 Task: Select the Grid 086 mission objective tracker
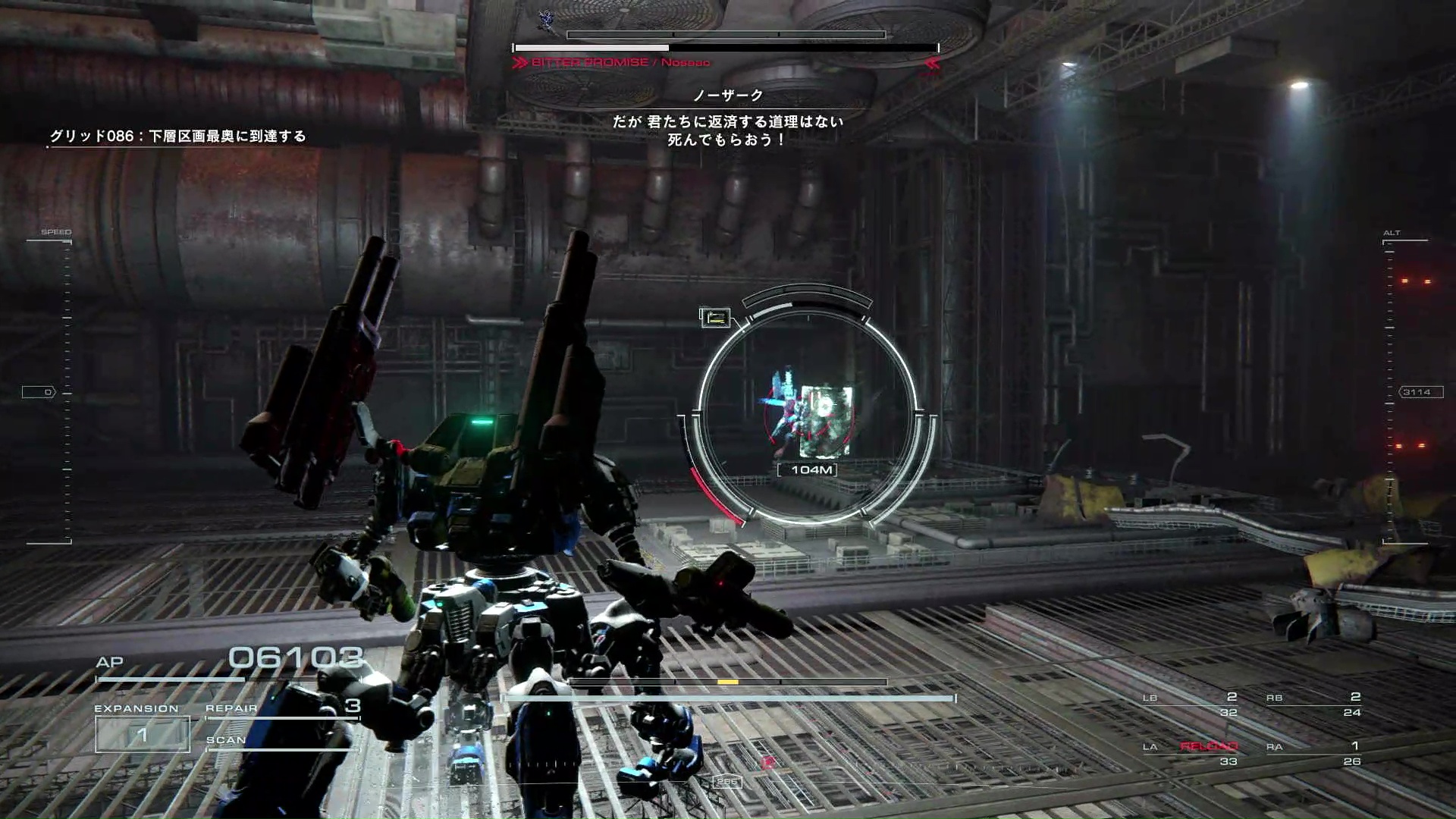coord(177,136)
